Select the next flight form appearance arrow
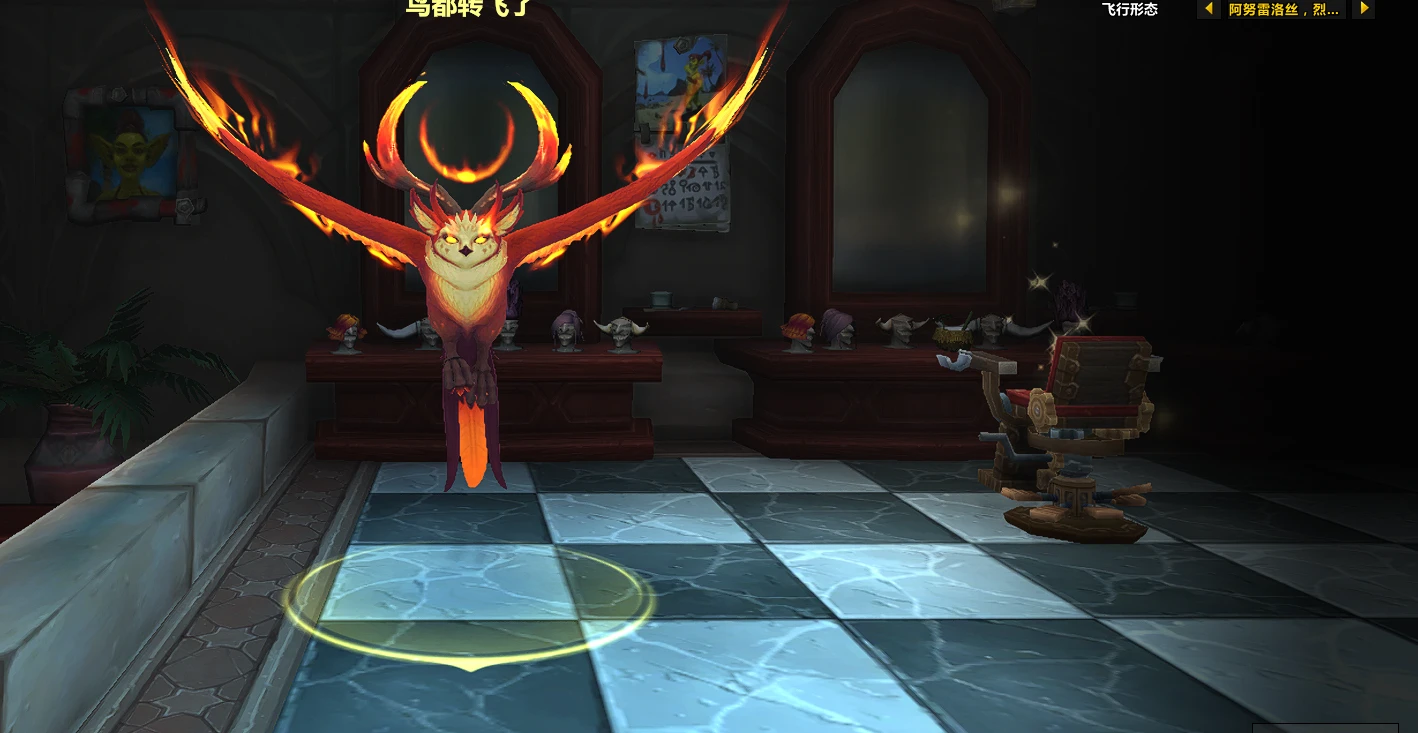The height and width of the screenshot is (733, 1418). [1363, 9]
